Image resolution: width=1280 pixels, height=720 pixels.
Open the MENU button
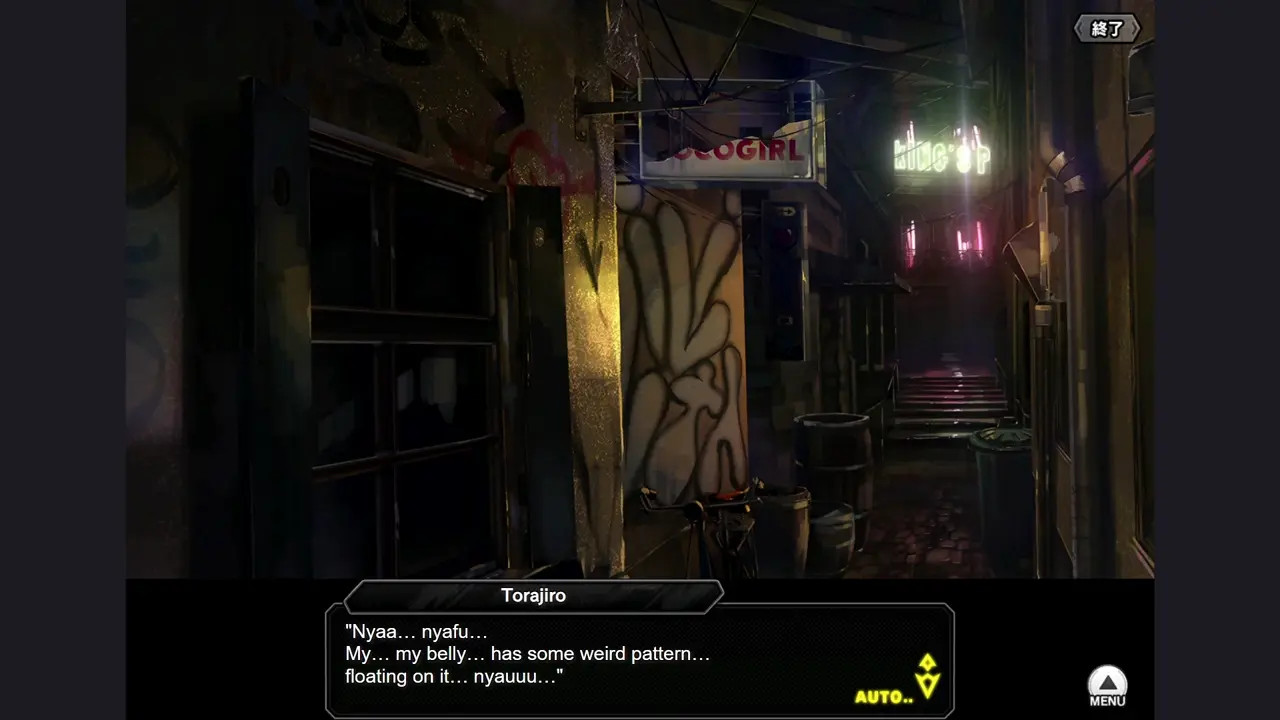1107,686
